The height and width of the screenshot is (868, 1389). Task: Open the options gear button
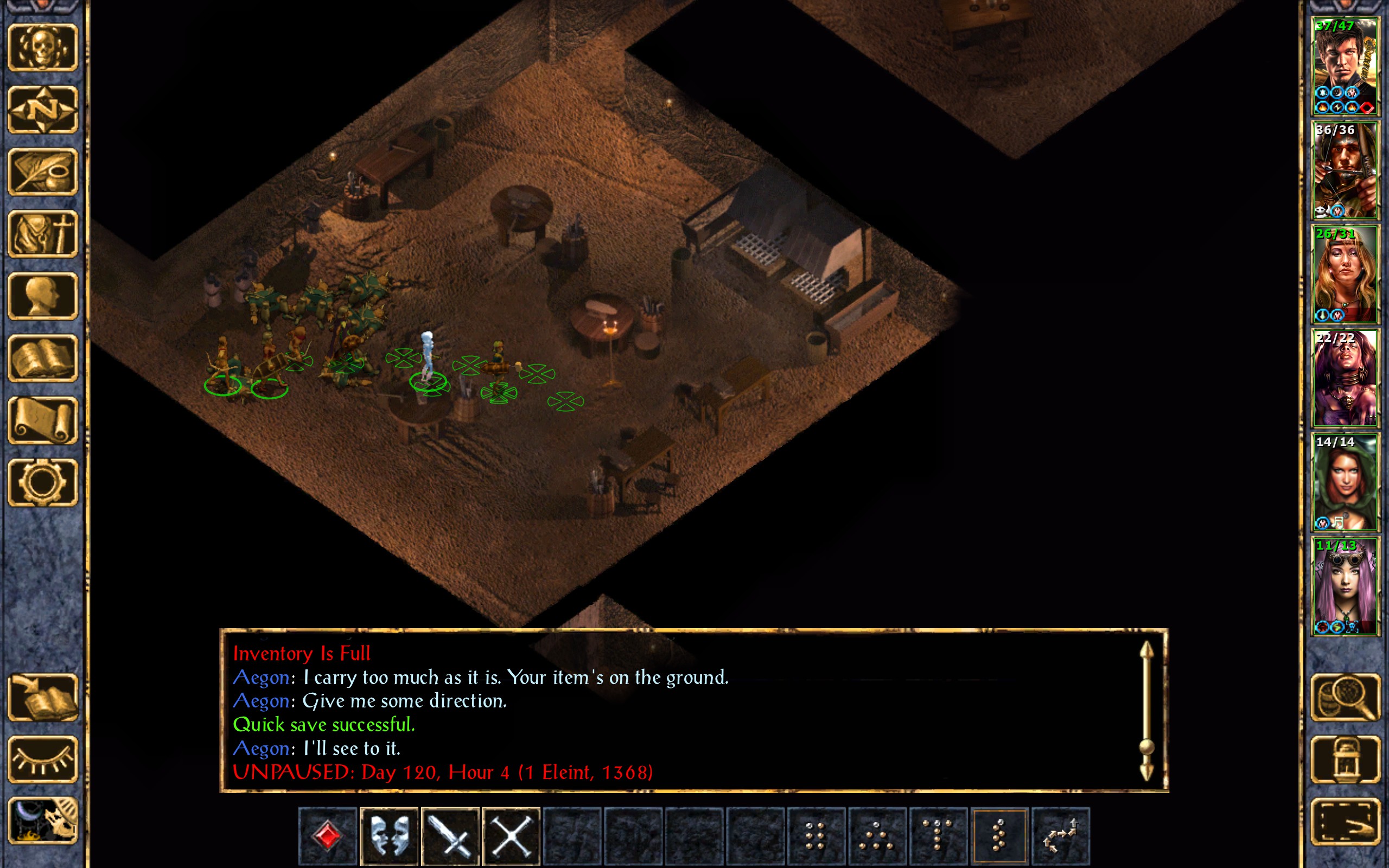click(x=42, y=482)
